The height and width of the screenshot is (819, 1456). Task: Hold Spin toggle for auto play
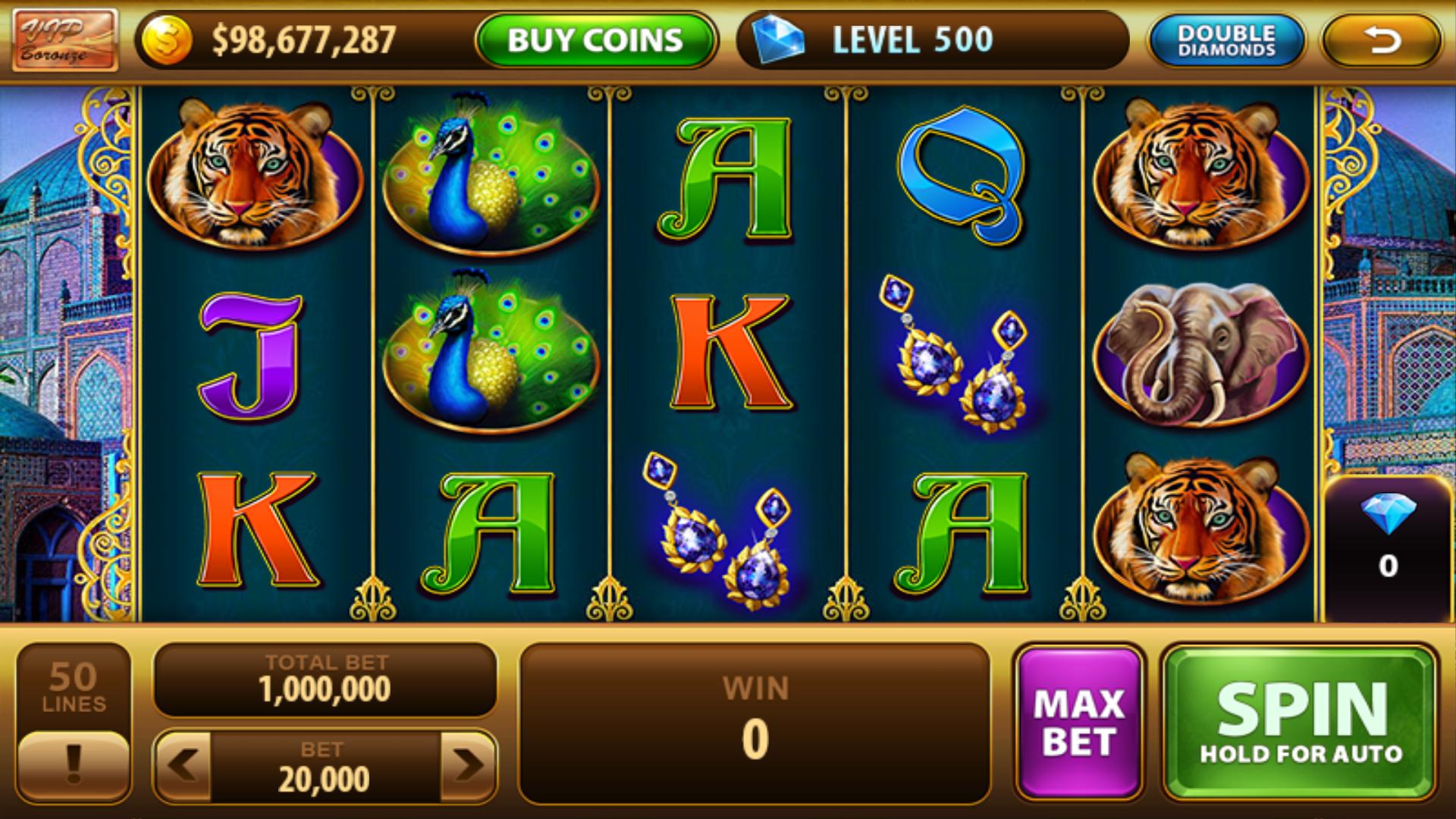1301,720
